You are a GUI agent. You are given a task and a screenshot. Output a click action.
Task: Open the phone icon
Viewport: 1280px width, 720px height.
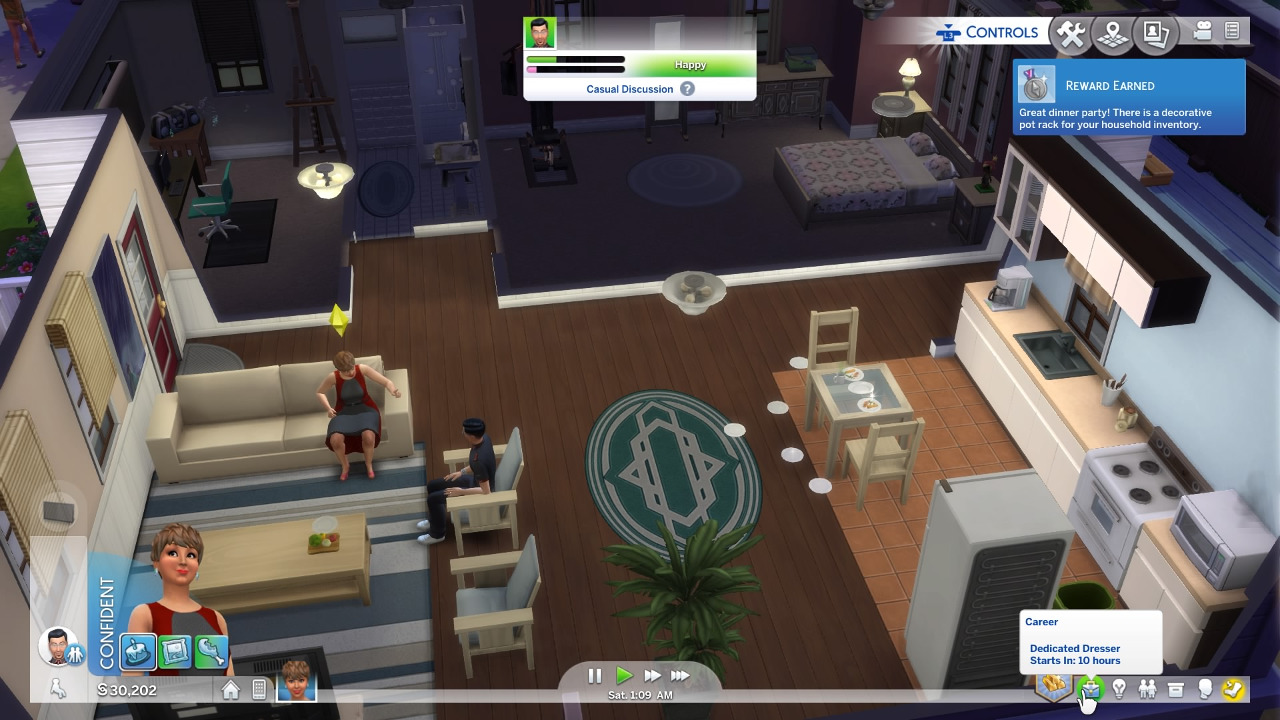point(259,689)
